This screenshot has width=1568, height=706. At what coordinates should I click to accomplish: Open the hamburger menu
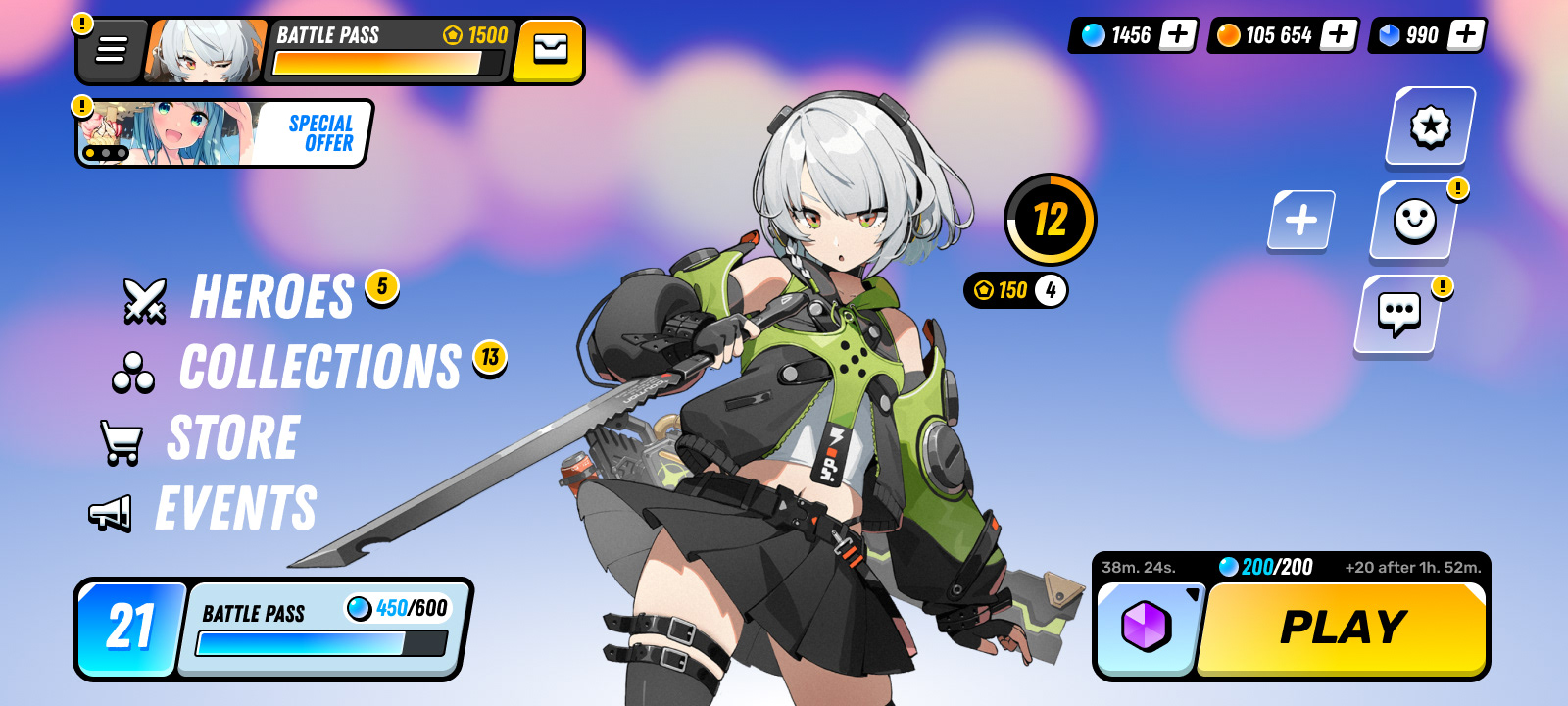coord(112,50)
